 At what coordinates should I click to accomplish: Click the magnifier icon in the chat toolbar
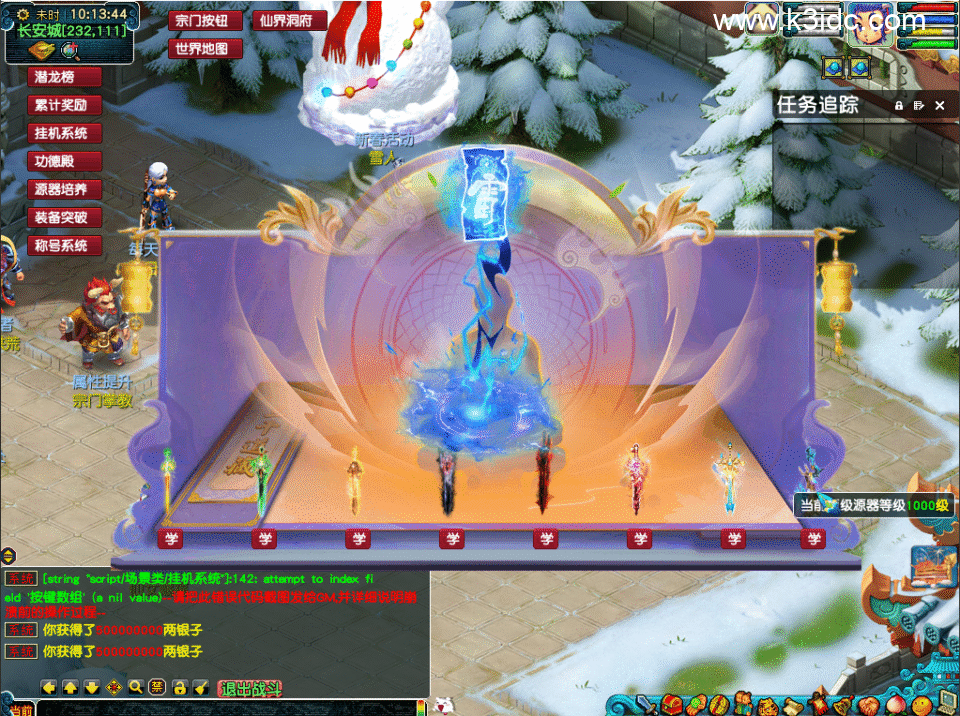136,687
